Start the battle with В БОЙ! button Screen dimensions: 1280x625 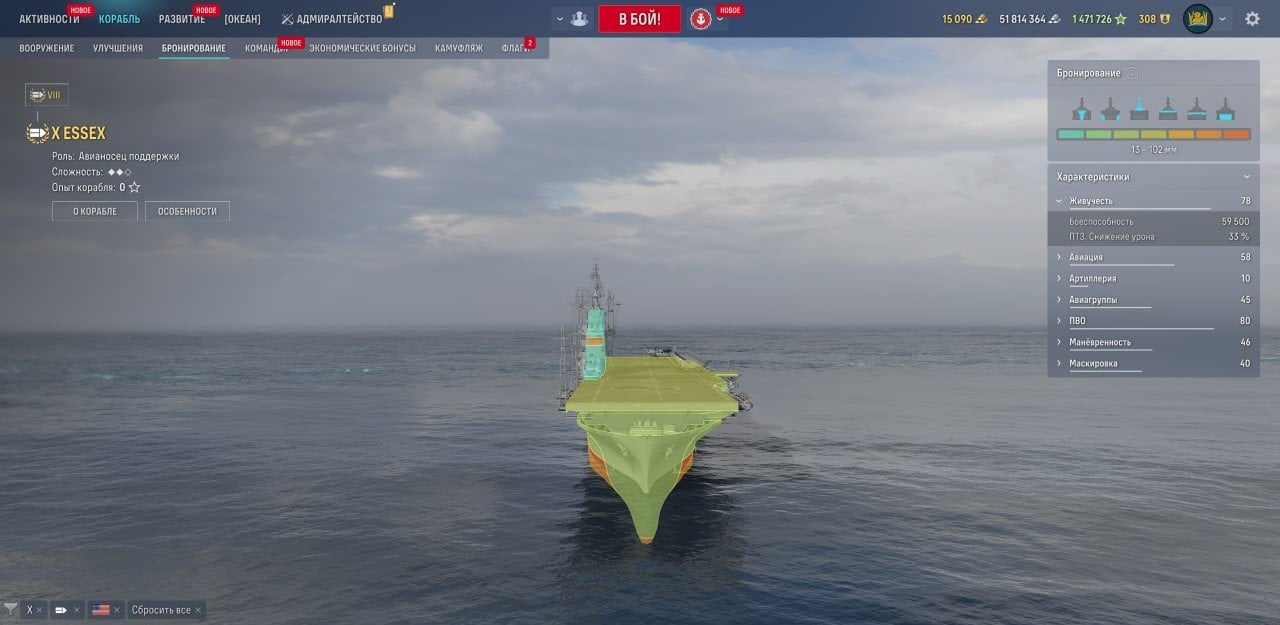[x=639, y=19]
